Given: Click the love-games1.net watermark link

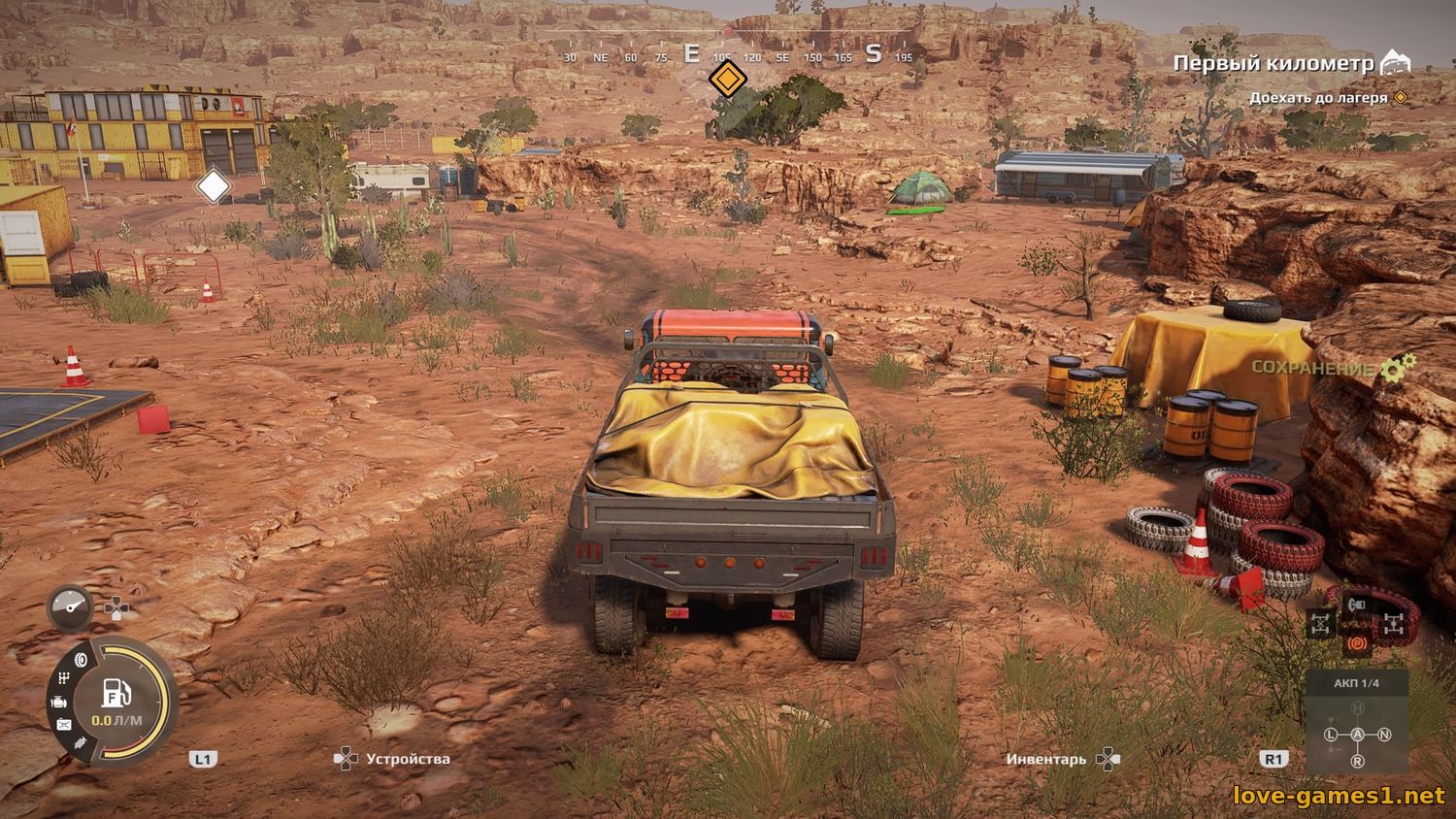Looking at the screenshot, I should click(x=1339, y=796).
